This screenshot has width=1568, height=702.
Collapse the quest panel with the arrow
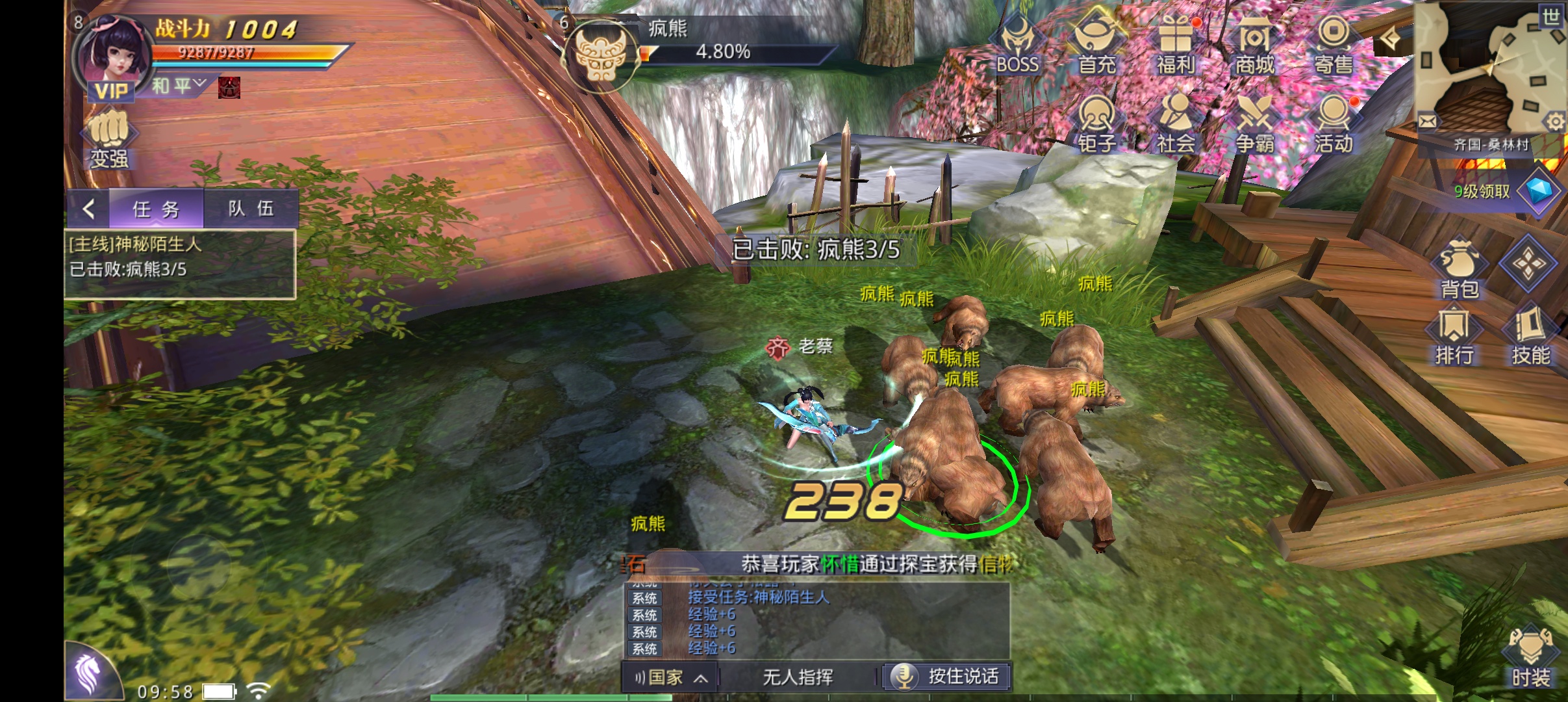tap(89, 209)
